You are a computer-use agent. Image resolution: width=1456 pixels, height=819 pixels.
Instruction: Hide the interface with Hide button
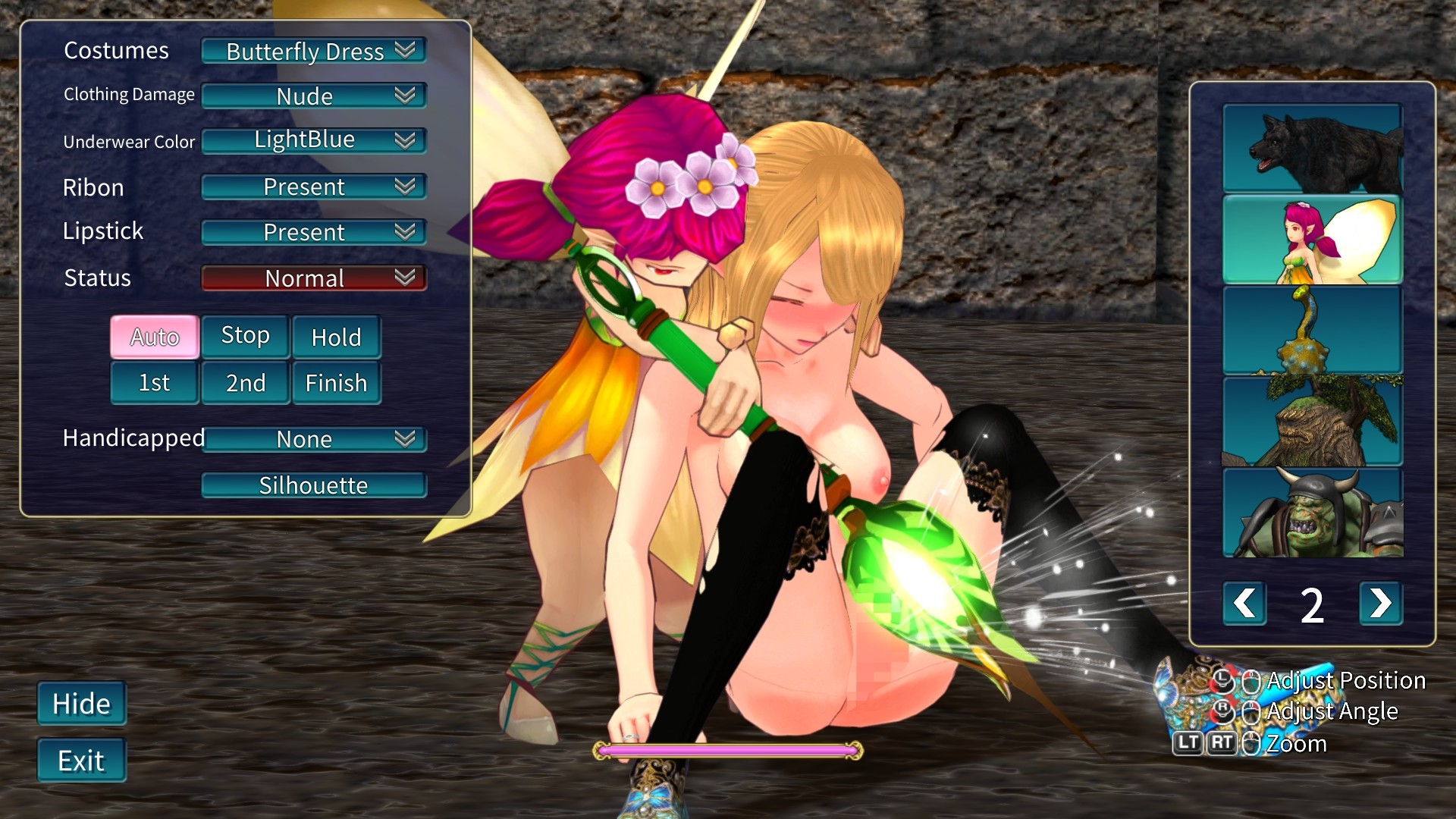pos(82,704)
